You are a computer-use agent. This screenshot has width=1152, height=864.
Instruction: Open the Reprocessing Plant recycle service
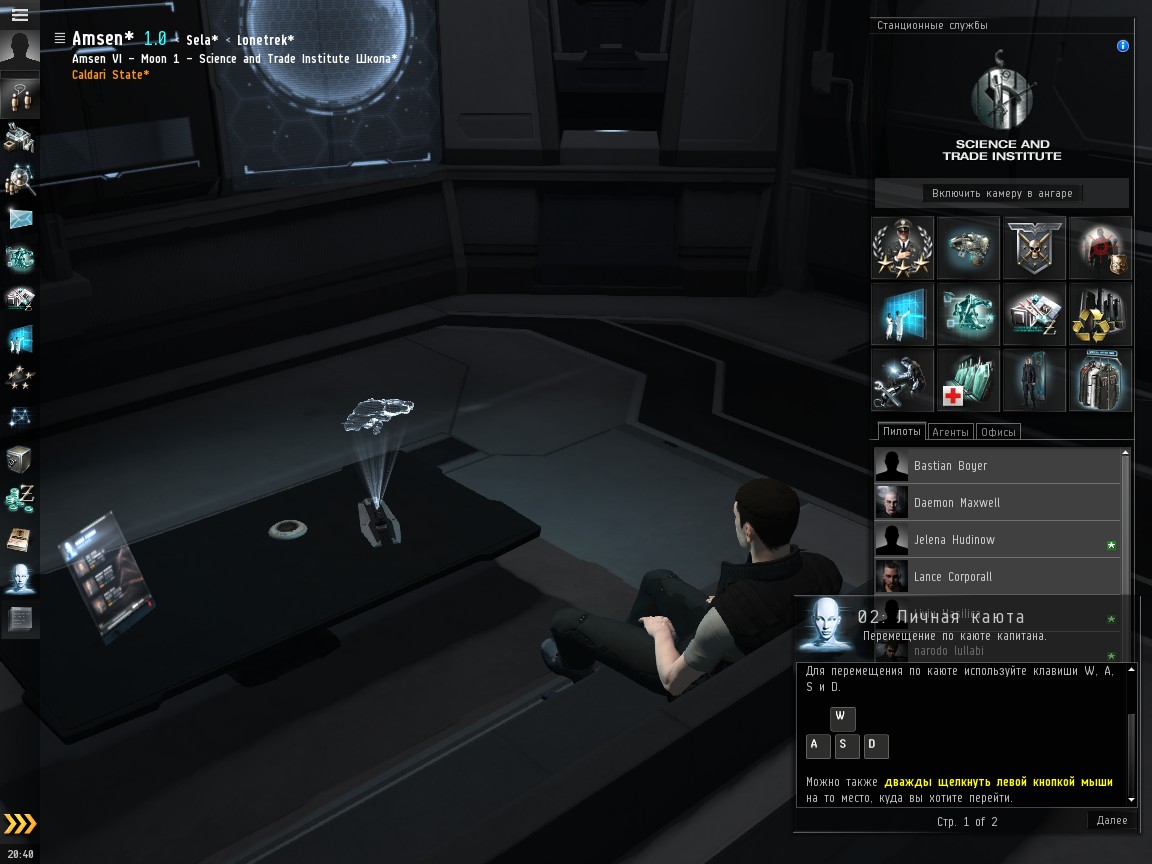[x=1100, y=313]
